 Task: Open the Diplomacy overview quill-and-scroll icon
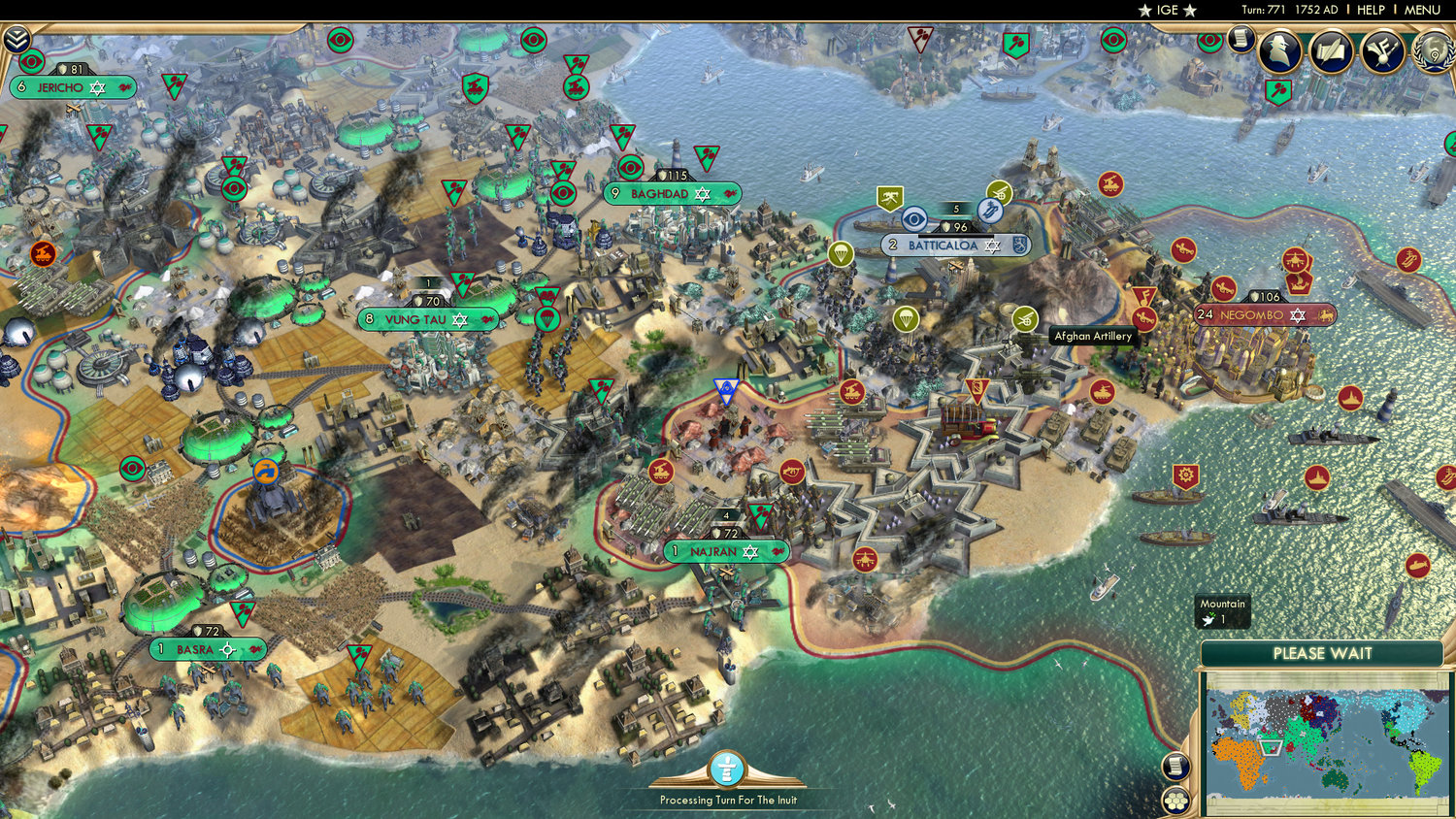coord(1329,51)
